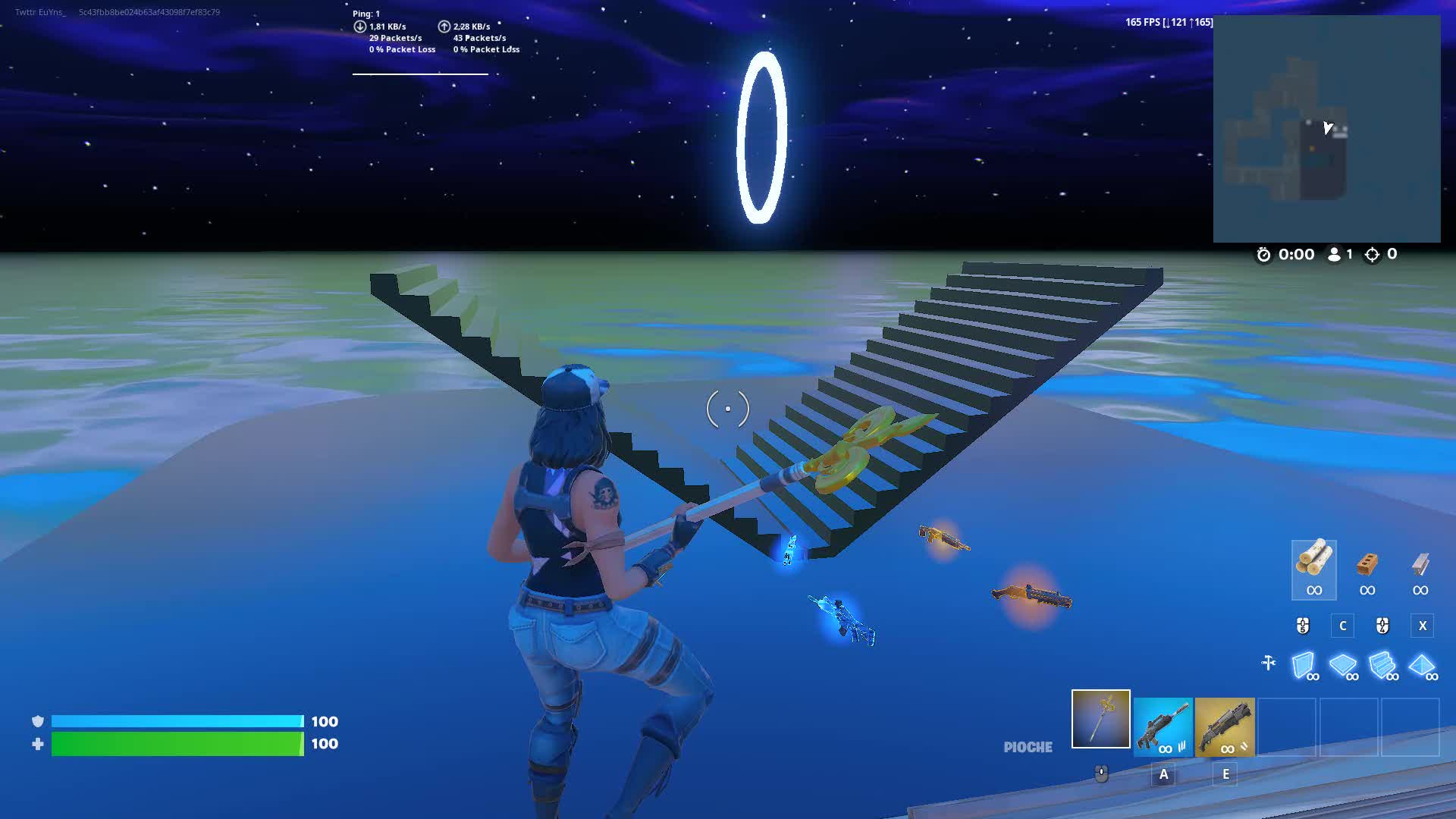This screenshot has width=1456, height=819.
Task: Click the X keybind badge for metal
Action: coord(1422,626)
